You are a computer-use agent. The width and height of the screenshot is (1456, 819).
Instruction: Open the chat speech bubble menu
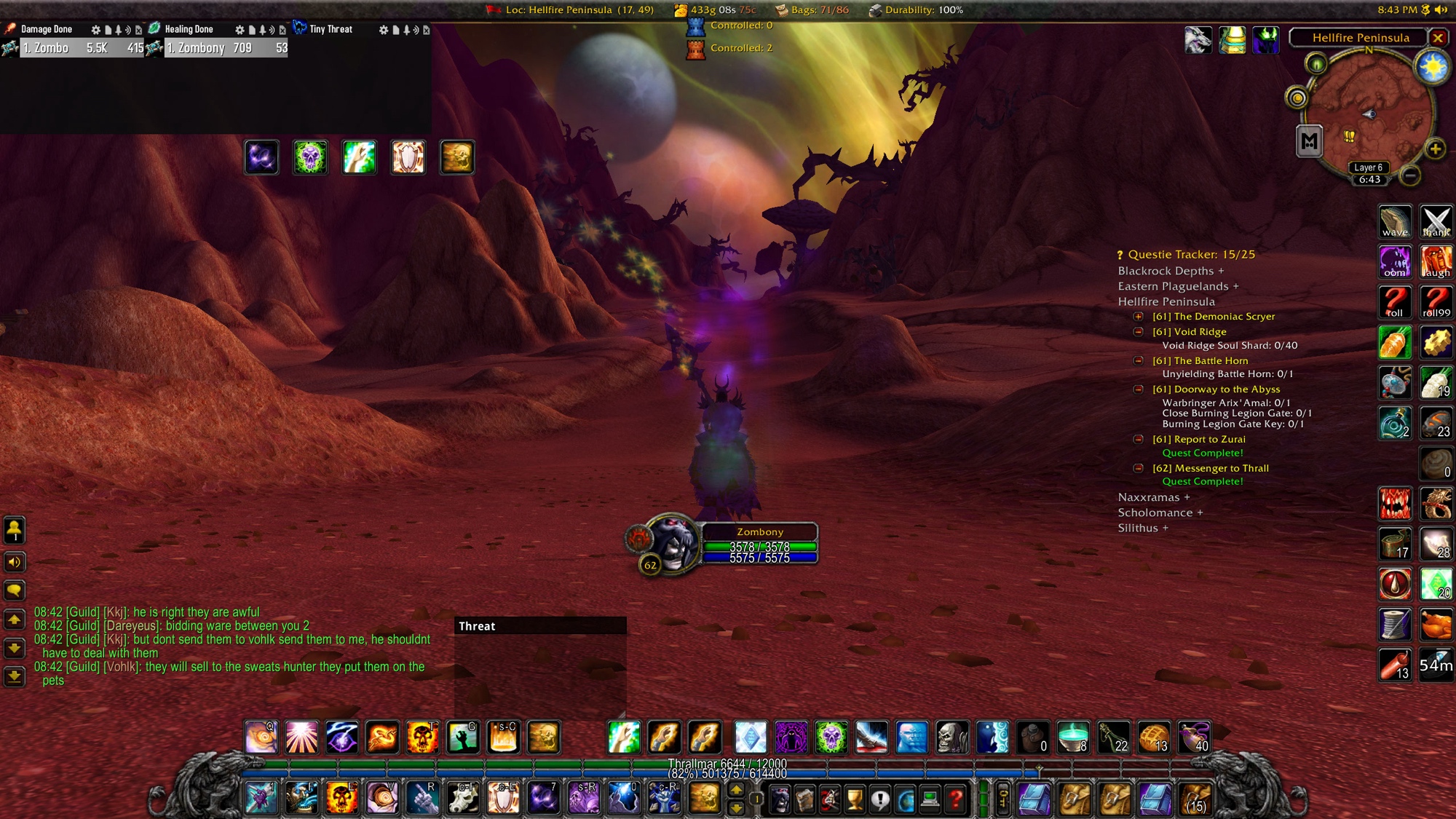click(15, 590)
